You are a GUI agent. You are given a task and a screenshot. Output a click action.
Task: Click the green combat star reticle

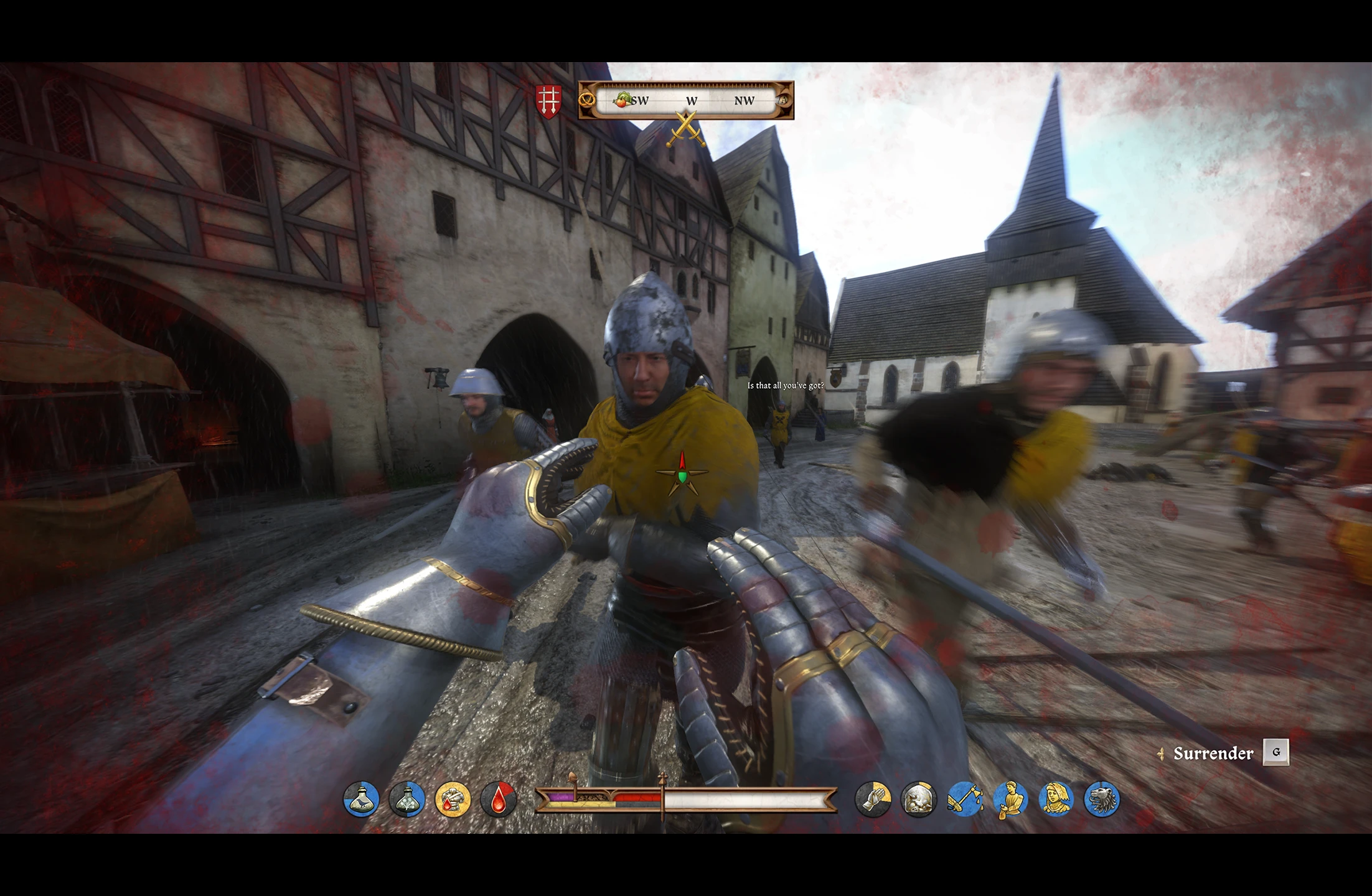pyautogui.click(x=682, y=475)
